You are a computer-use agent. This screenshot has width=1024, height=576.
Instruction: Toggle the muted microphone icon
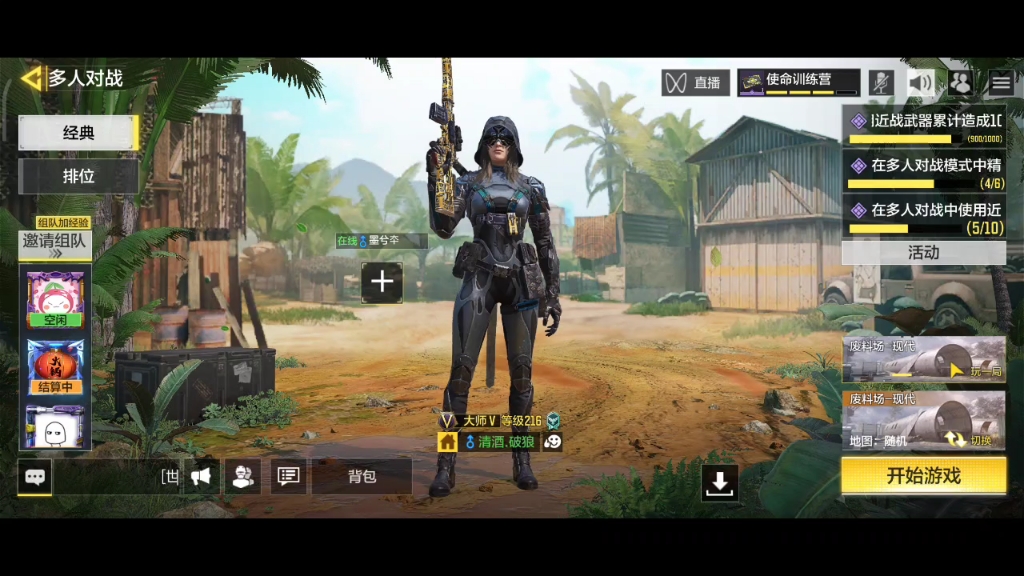coord(880,83)
